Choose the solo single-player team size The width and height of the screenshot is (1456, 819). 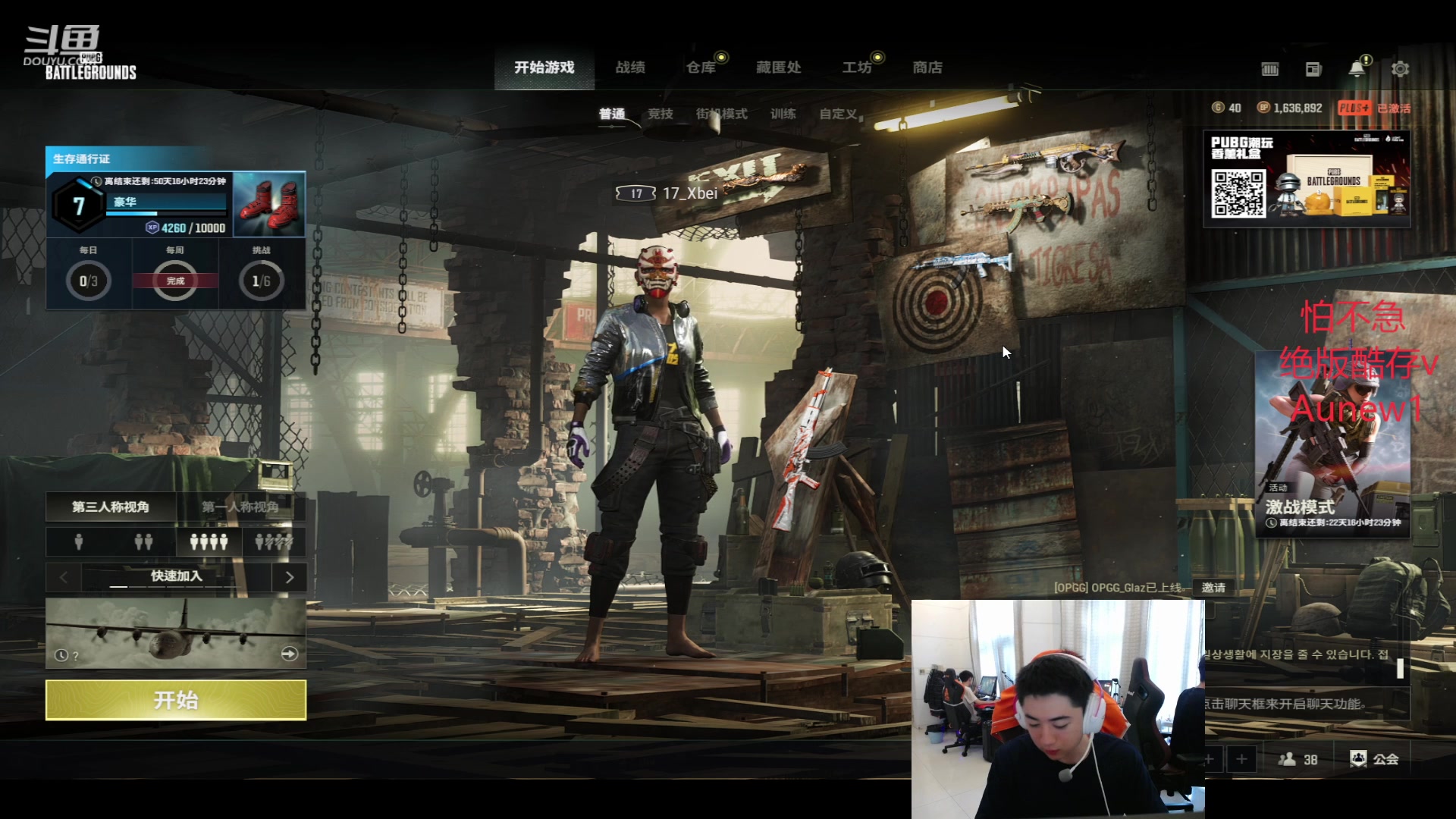[x=79, y=541]
